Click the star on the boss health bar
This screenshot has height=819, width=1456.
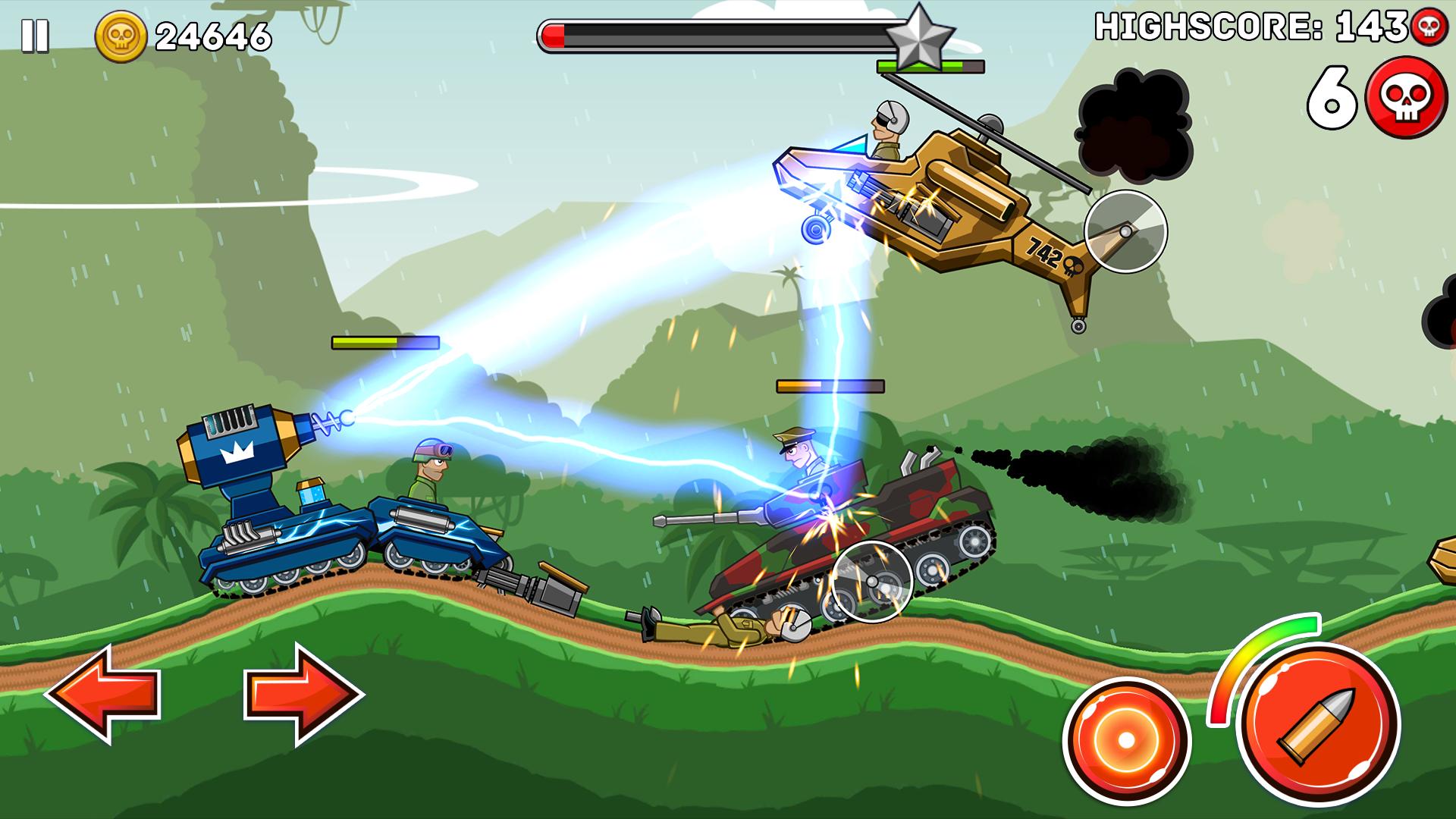point(920,36)
